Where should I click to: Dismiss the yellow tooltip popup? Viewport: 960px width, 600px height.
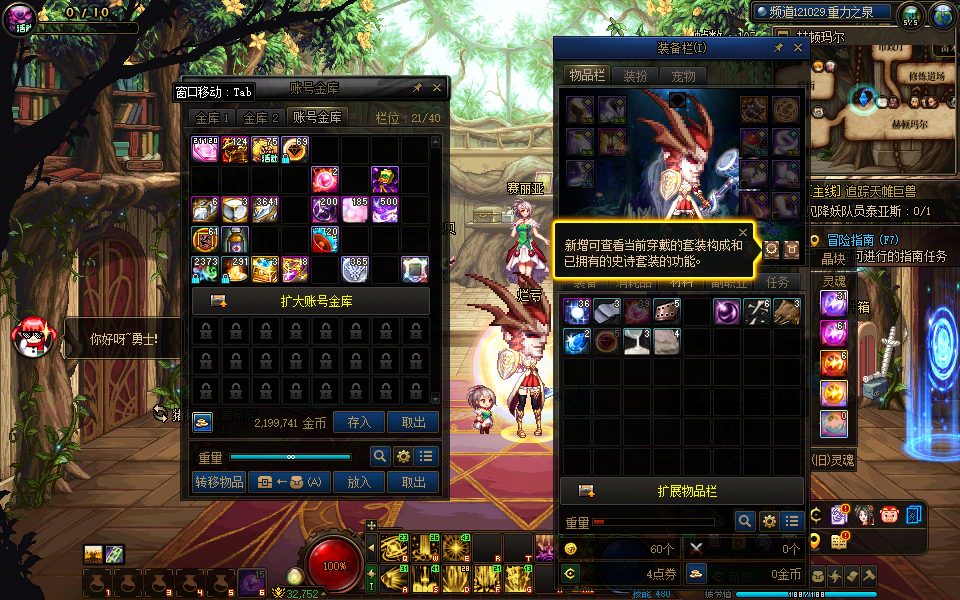click(742, 233)
